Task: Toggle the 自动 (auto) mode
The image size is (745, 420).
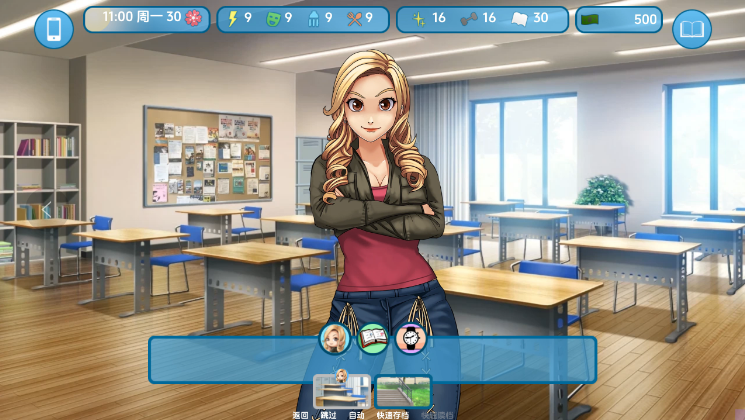Action: click(x=356, y=414)
